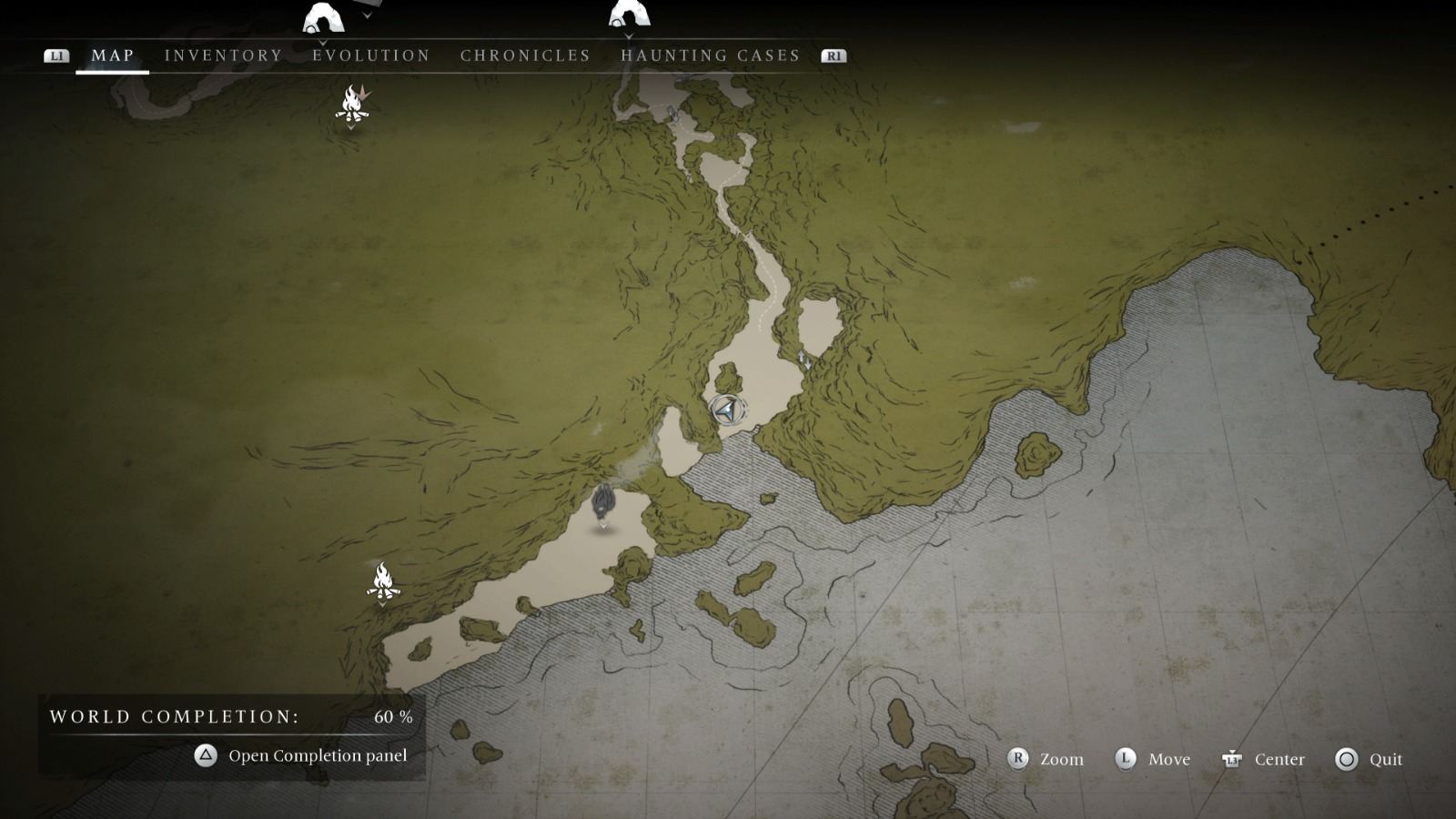Click the dark ghost haunting marker on the map
Screen dimensions: 1456x819
coord(603,501)
